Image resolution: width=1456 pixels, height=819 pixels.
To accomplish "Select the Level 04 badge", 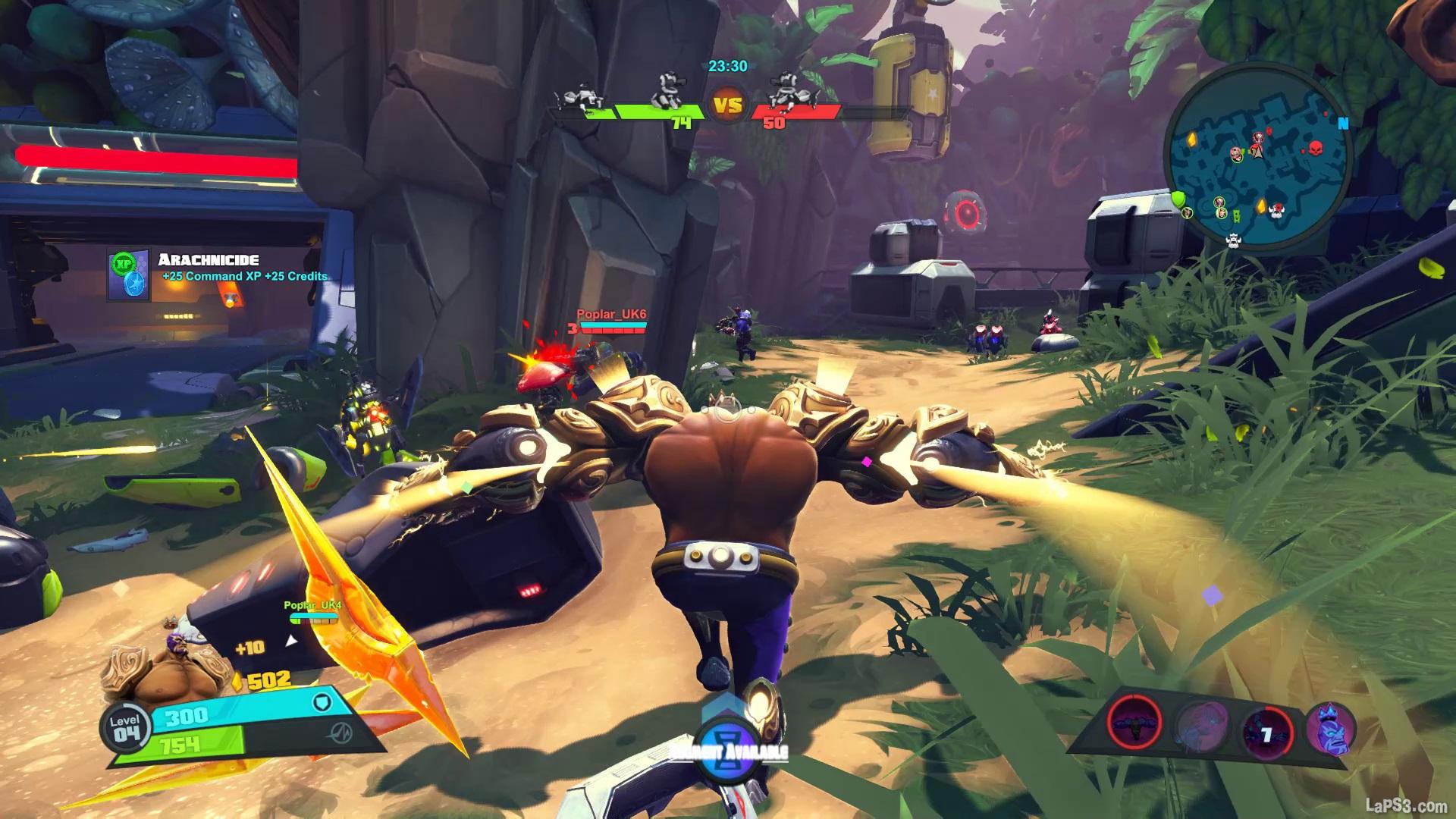I will click(x=126, y=726).
